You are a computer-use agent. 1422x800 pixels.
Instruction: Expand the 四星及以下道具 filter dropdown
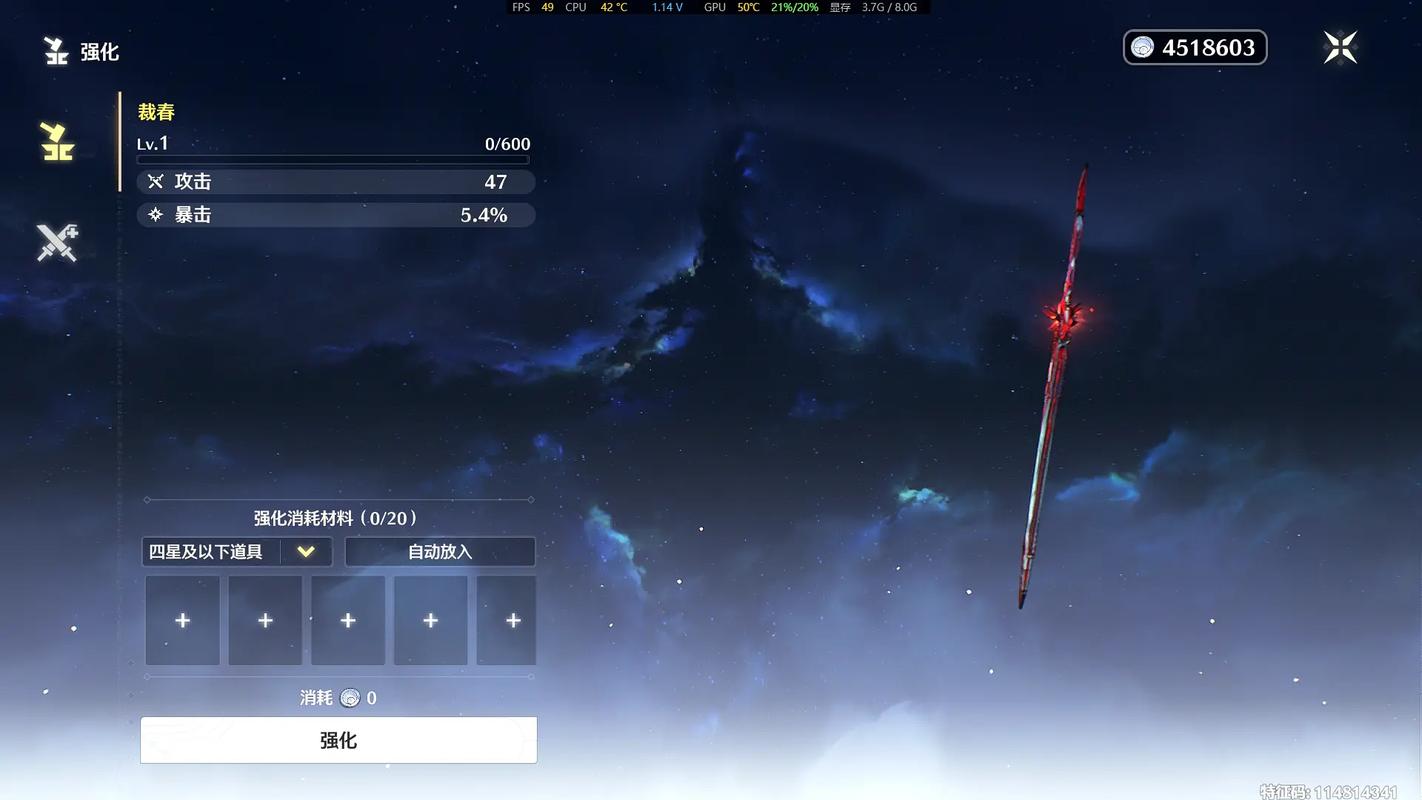(237, 551)
